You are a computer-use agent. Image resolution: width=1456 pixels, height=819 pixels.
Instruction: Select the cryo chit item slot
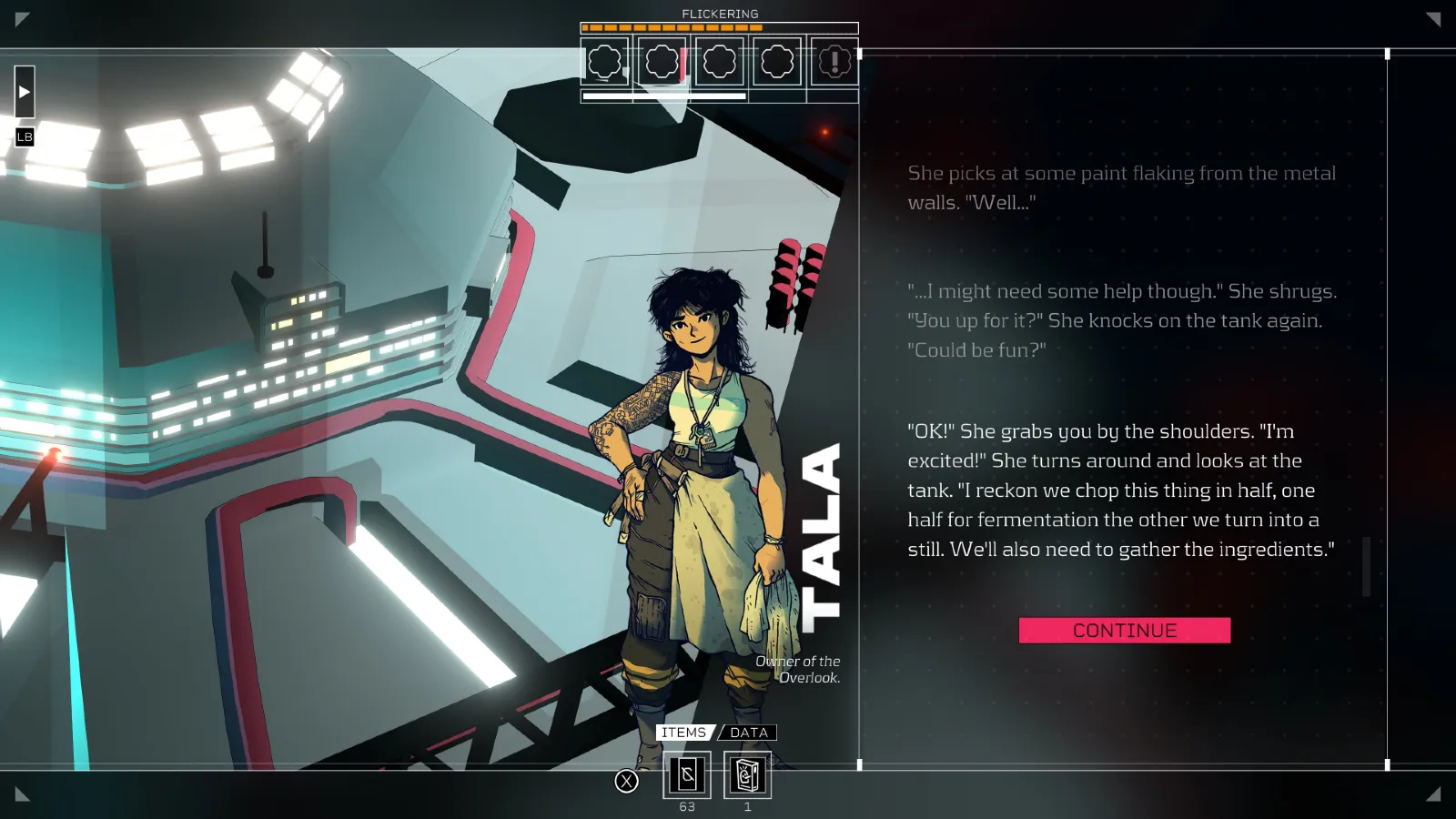click(x=687, y=775)
